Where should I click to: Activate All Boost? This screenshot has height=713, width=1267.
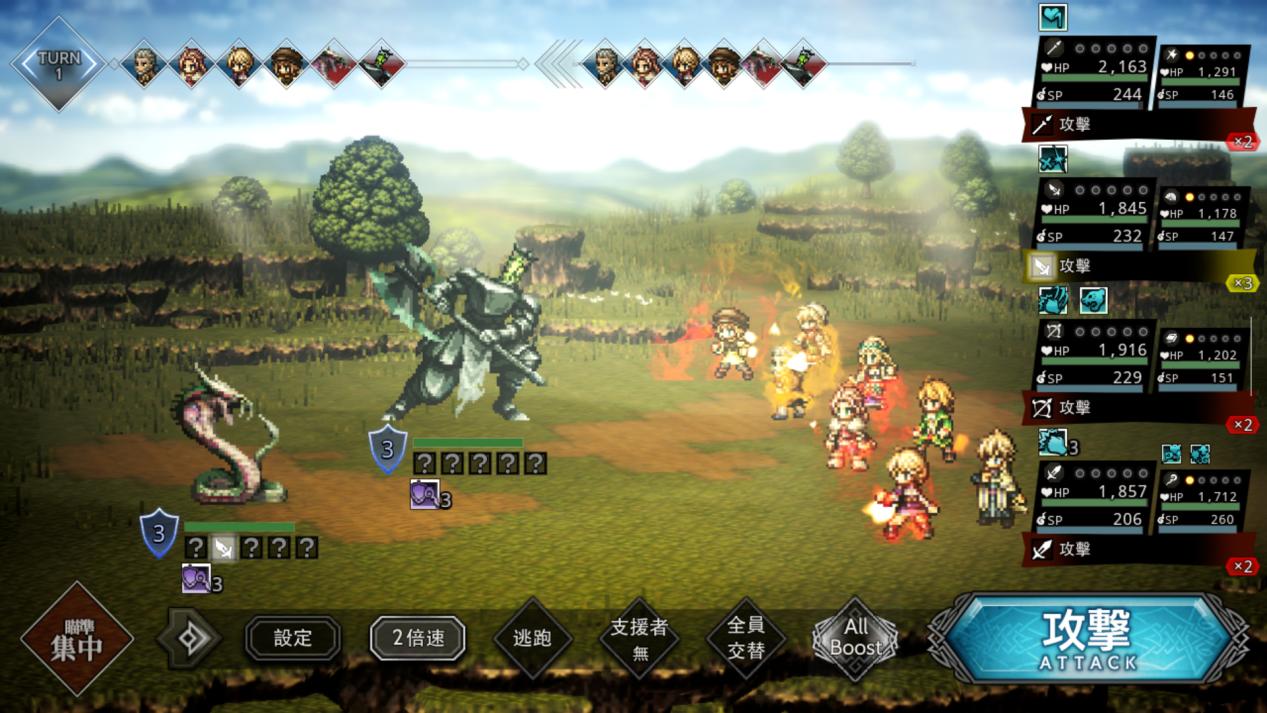855,638
